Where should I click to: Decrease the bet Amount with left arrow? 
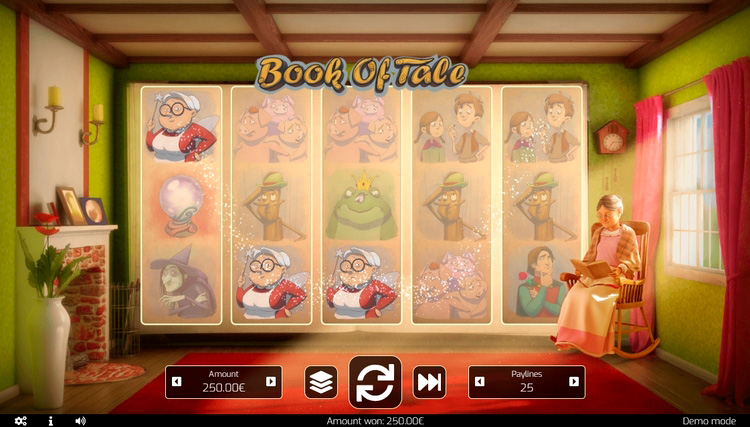tap(177, 381)
